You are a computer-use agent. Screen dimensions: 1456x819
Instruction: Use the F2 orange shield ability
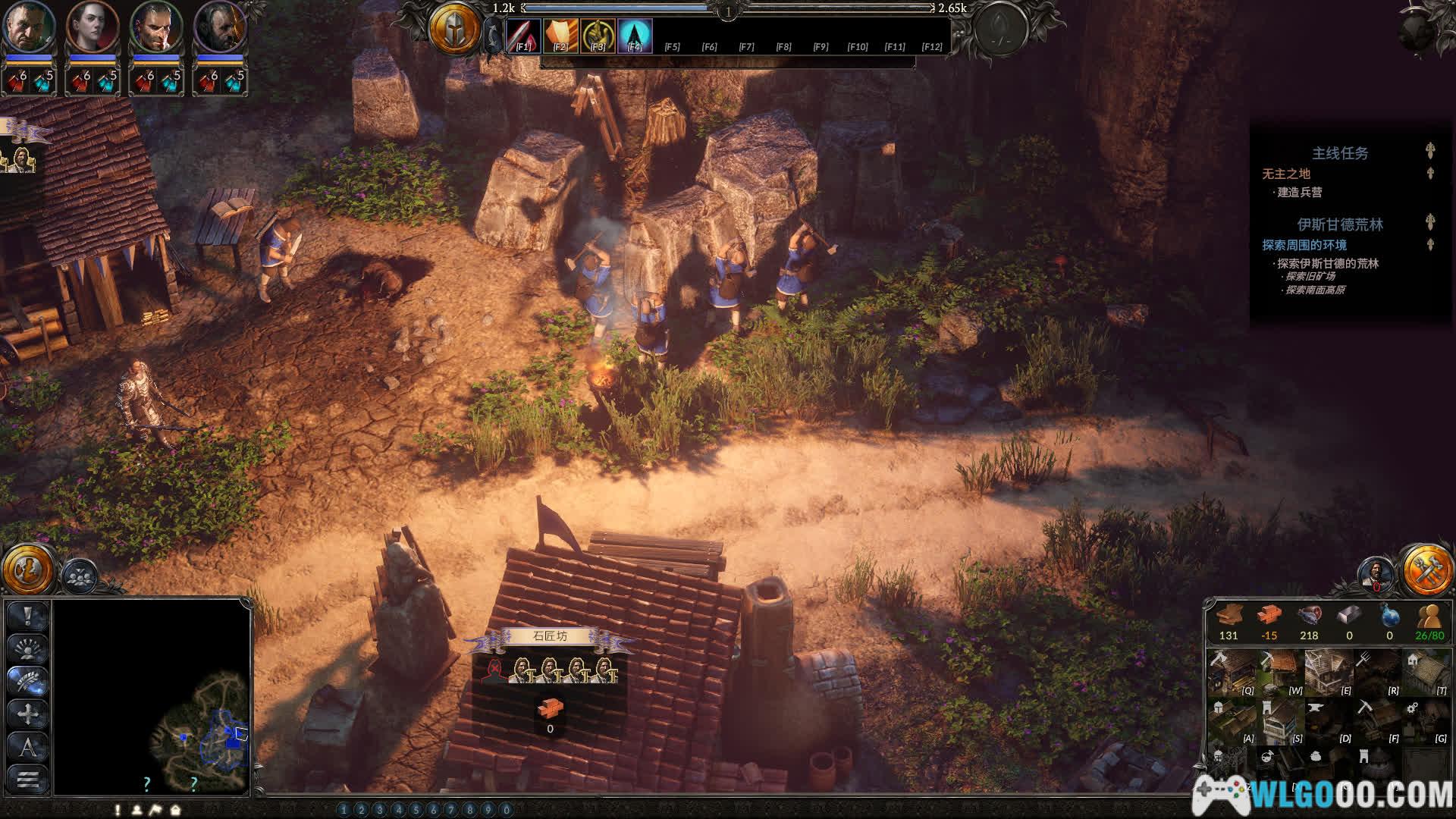560,36
